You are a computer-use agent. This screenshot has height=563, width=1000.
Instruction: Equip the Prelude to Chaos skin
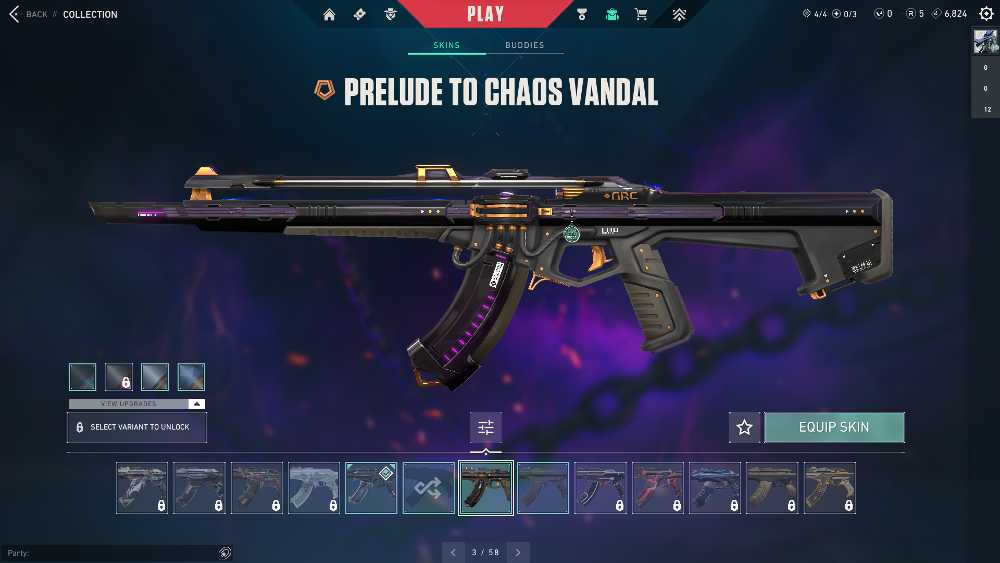click(x=834, y=427)
